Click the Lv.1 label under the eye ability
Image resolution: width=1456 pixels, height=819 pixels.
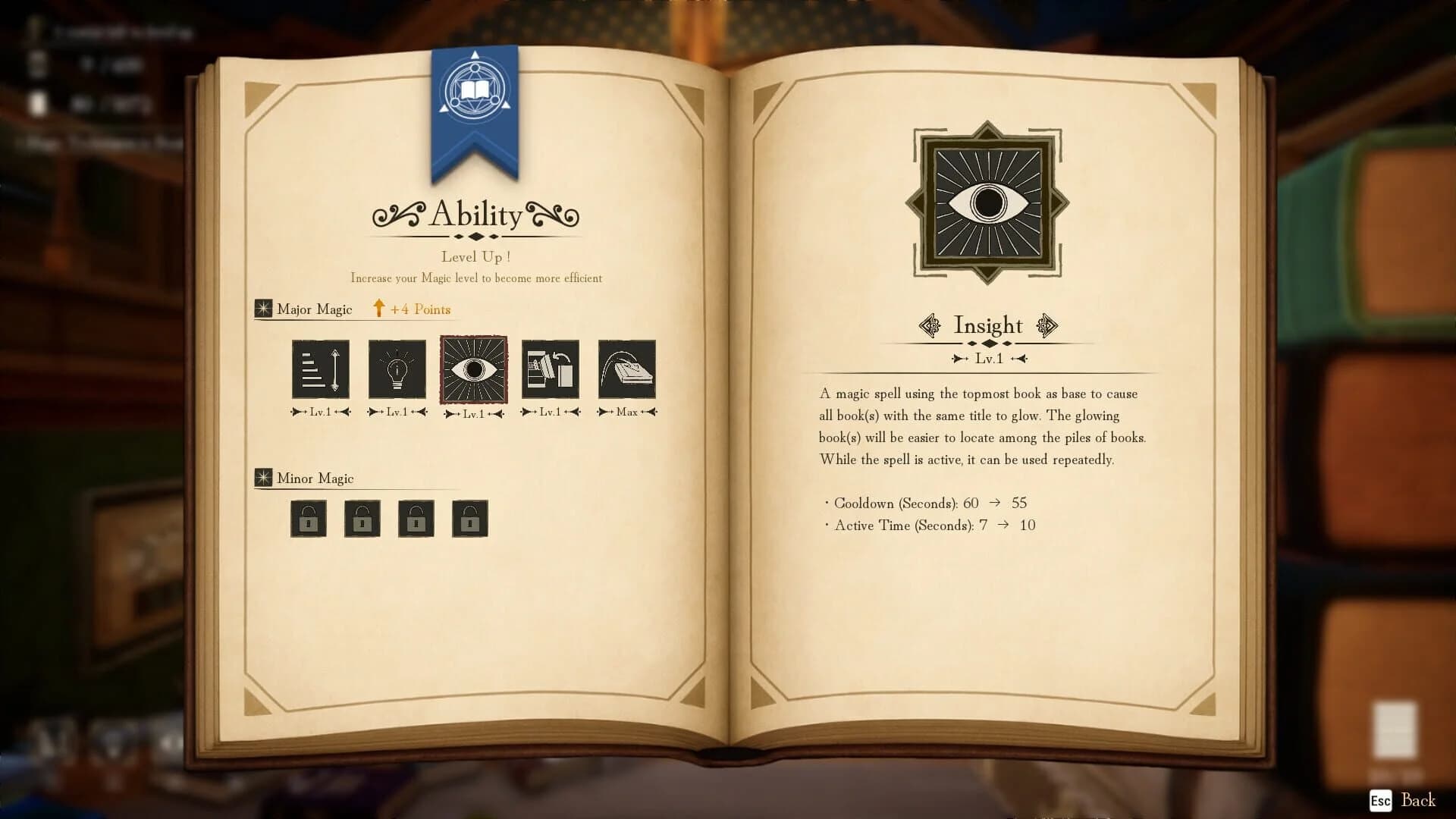click(x=473, y=414)
